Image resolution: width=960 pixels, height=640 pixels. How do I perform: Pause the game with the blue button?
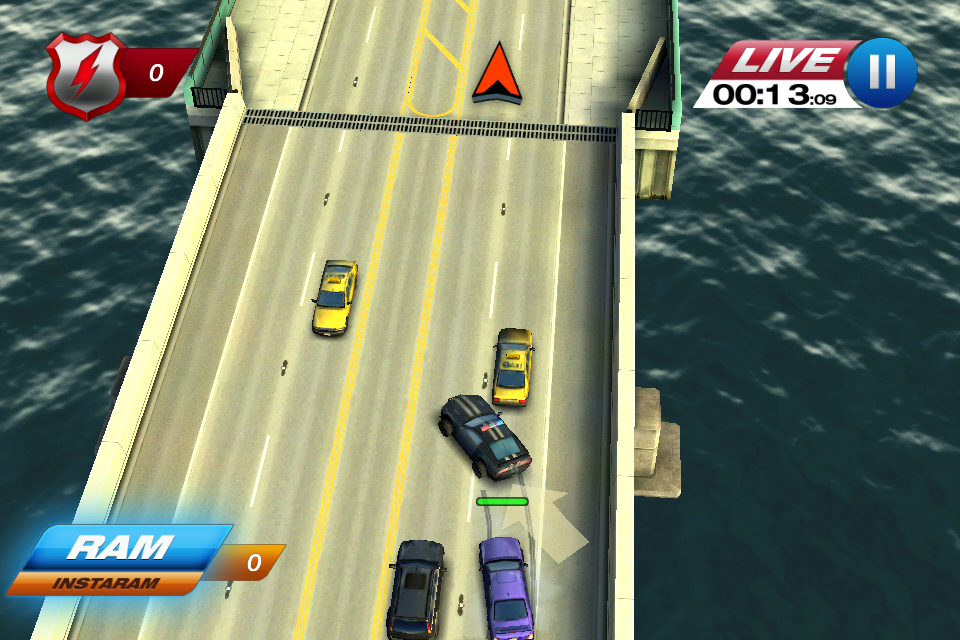[x=881, y=73]
